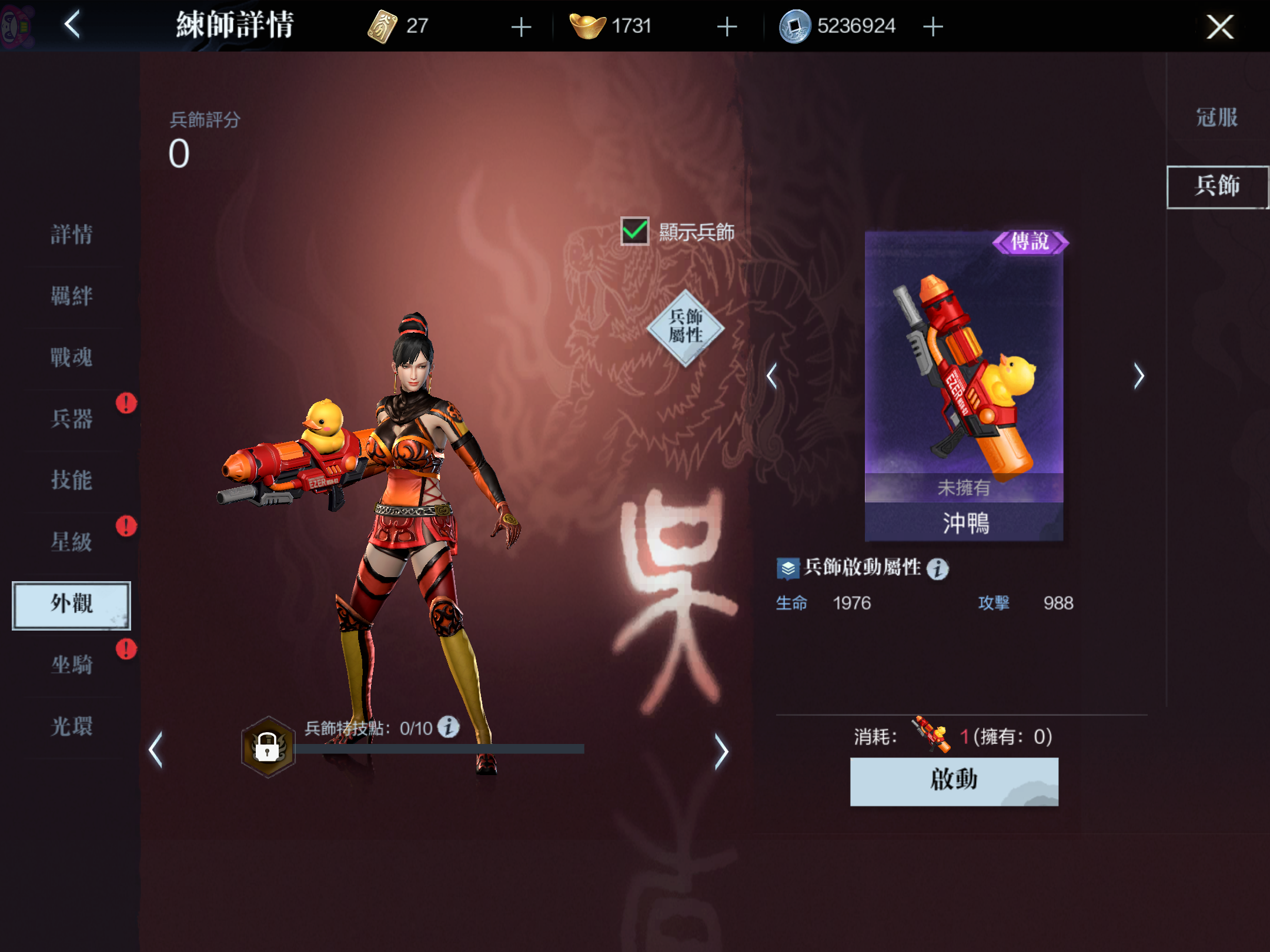Switch to the 冠服 costume tab
This screenshot has height=952, width=1270.
[x=1216, y=118]
